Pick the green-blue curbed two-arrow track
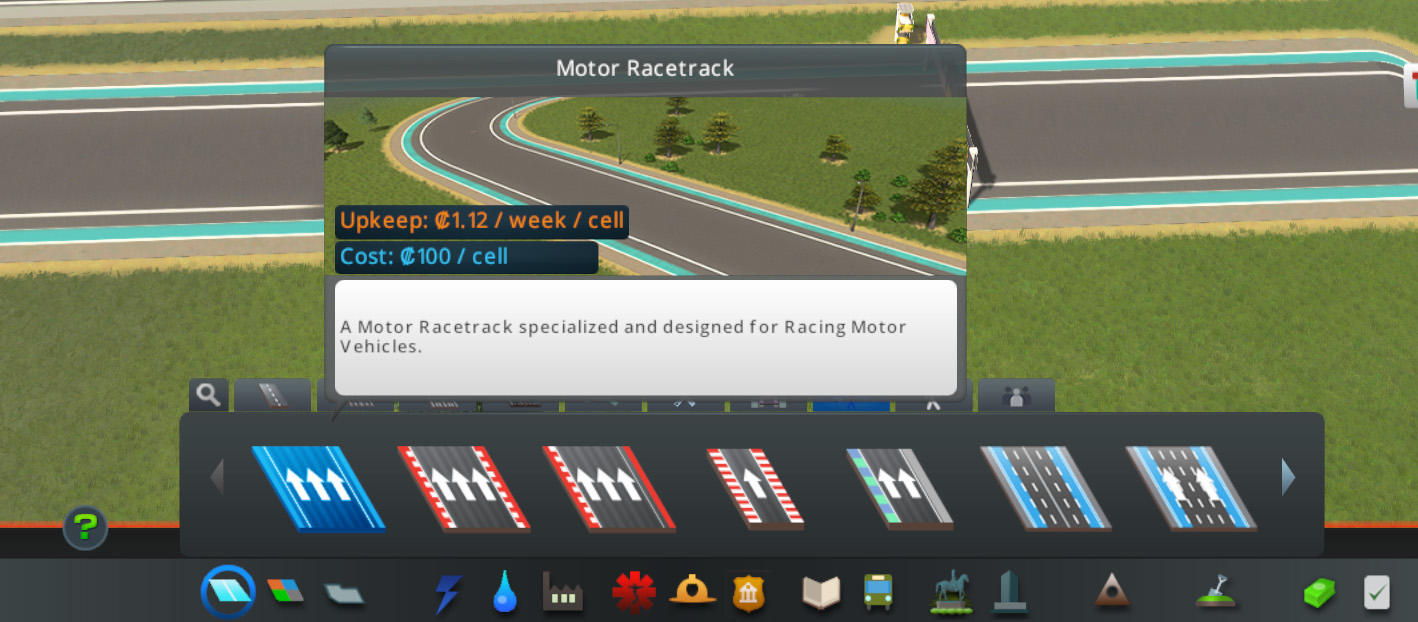The width and height of the screenshot is (1418, 622). pyautogui.click(x=899, y=487)
